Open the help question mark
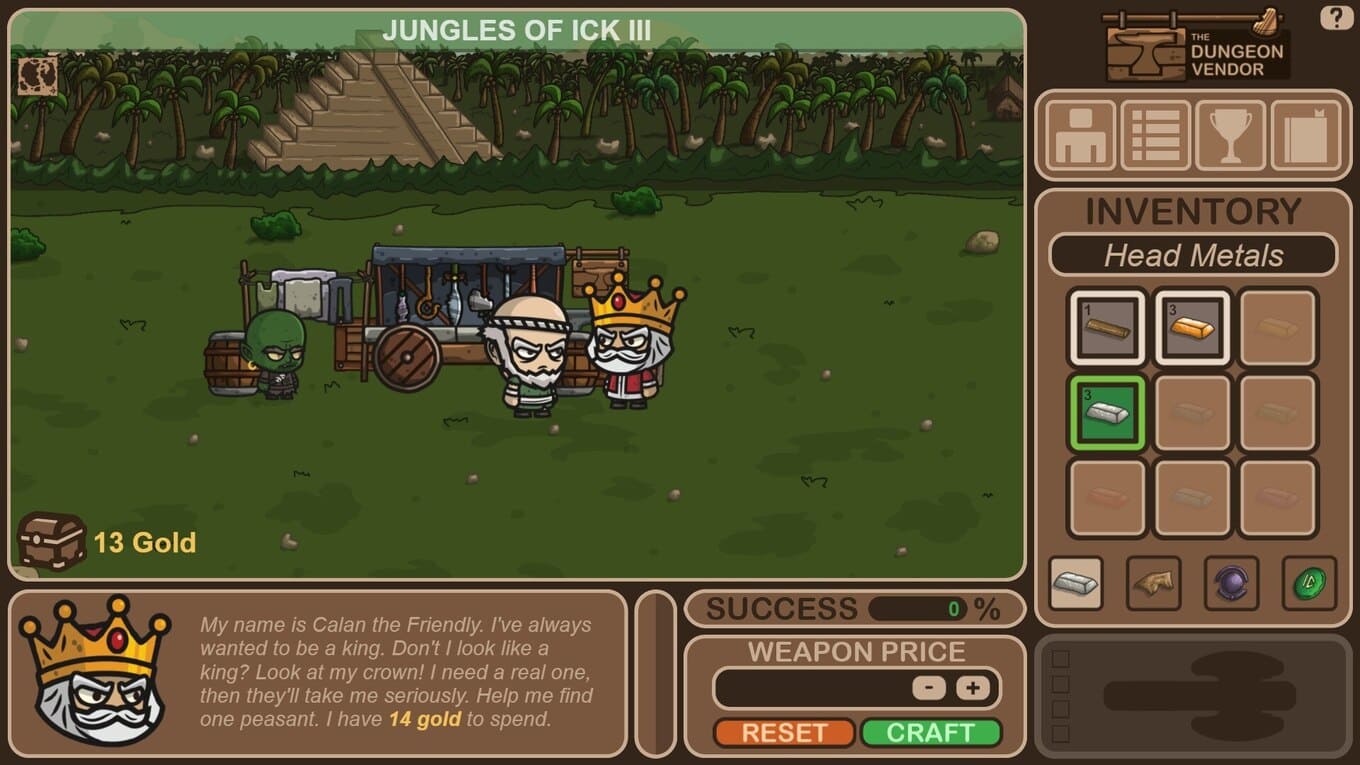Screen dimensions: 1360x765 point(1336,17)
